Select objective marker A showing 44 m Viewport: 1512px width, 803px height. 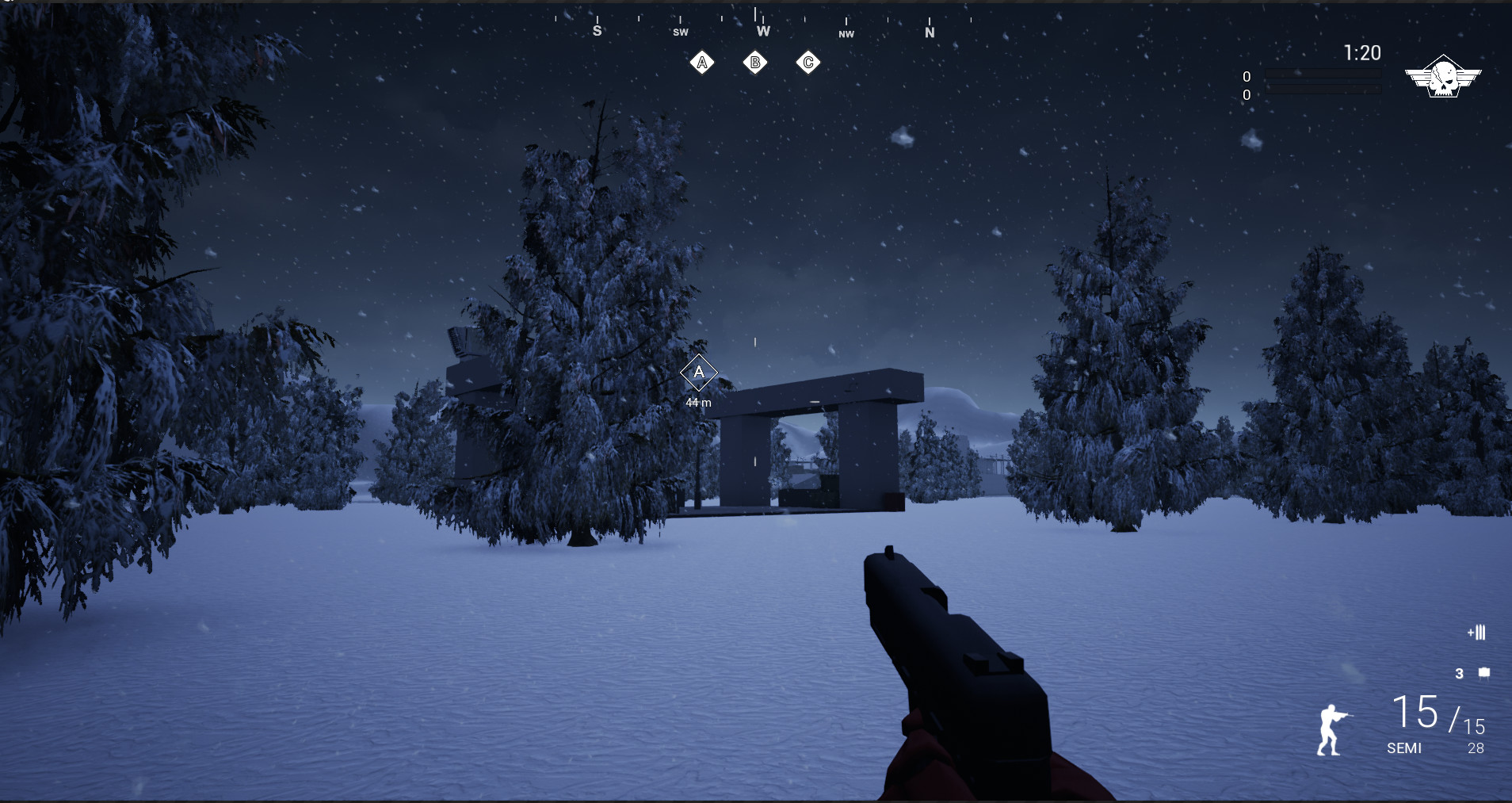coord(698,373)
